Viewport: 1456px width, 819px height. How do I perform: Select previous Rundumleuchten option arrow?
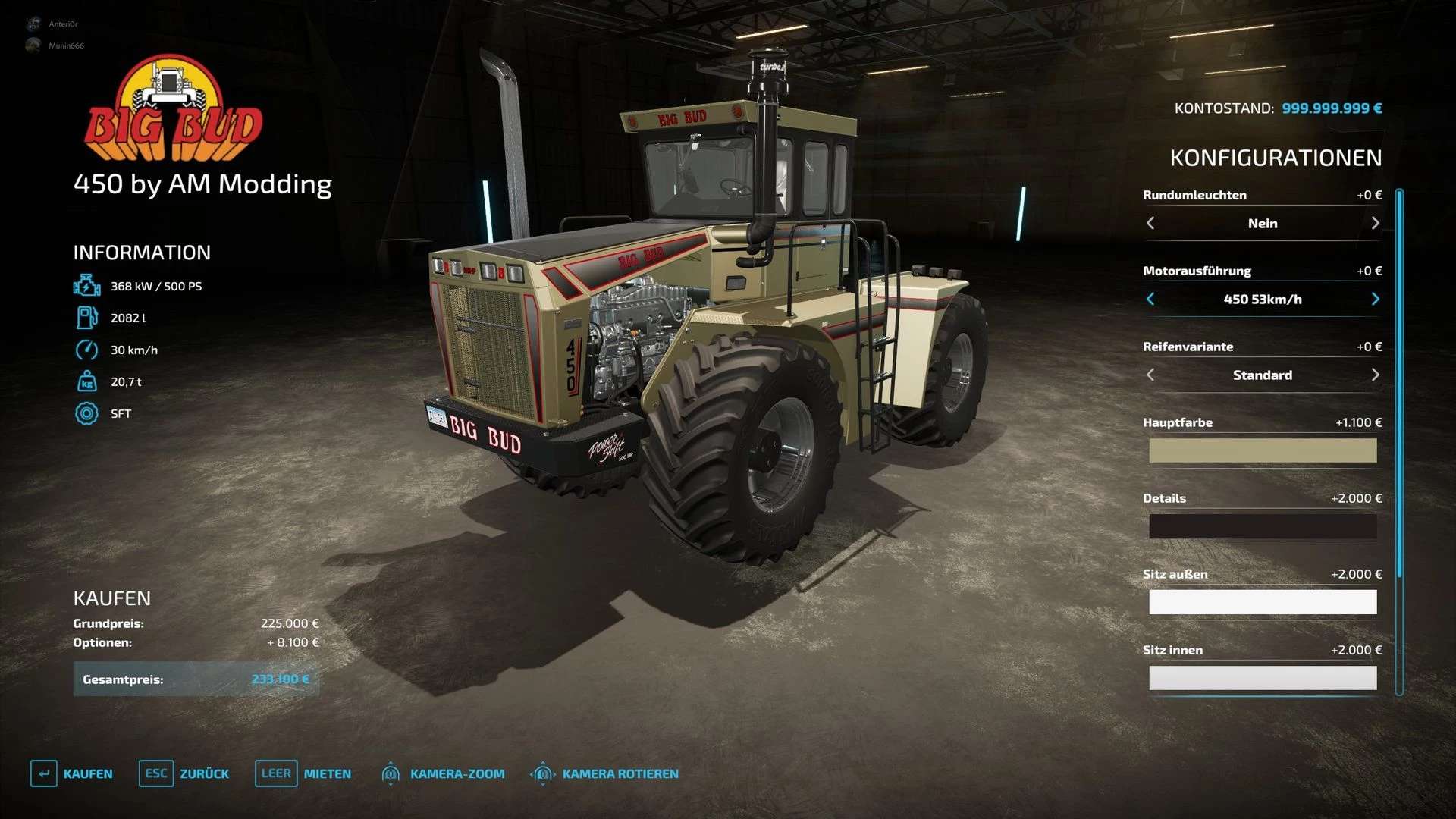[x=1150, y=224]
